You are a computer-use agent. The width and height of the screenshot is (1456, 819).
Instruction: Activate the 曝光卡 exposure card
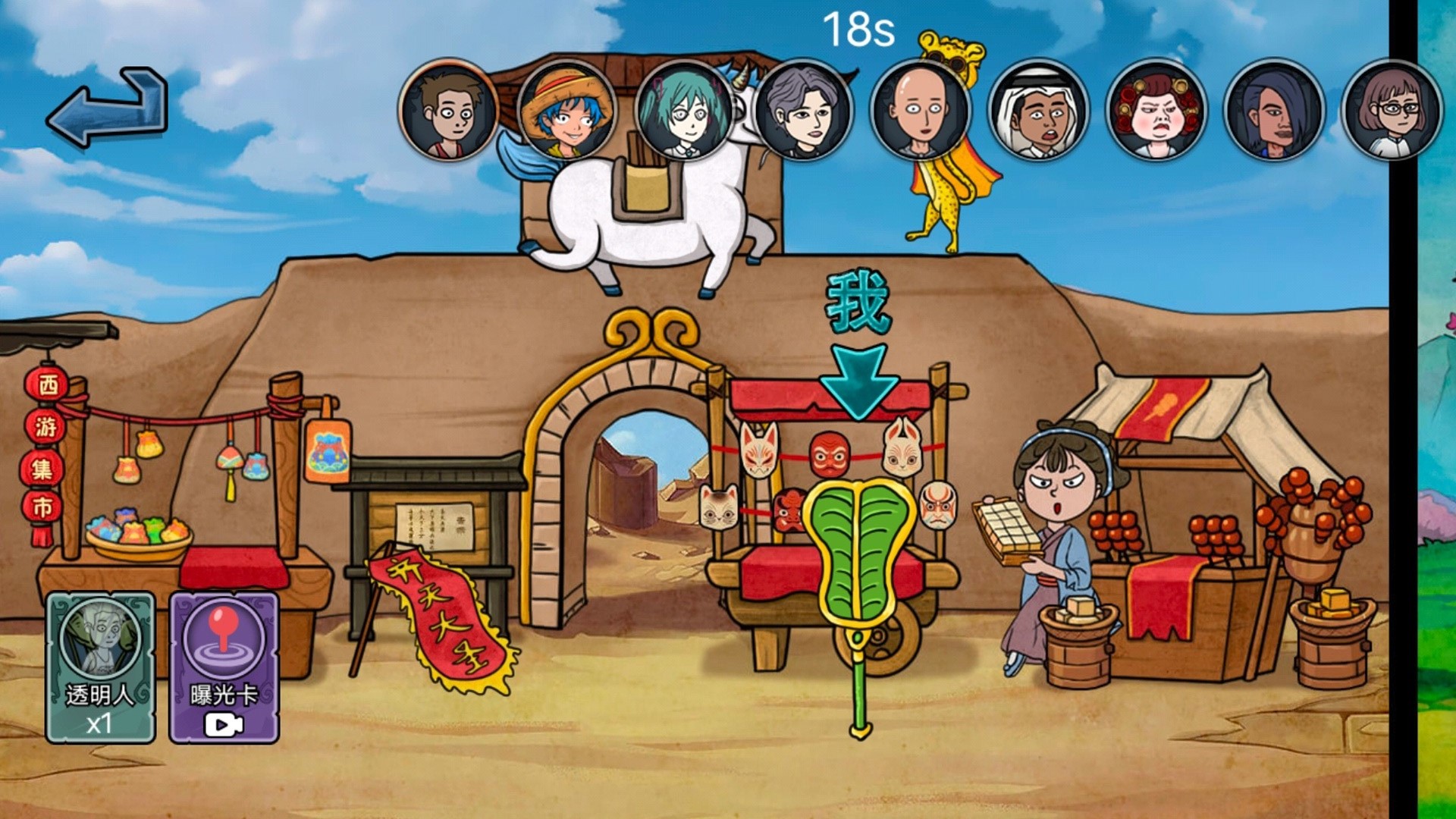[x=224, y=667]
